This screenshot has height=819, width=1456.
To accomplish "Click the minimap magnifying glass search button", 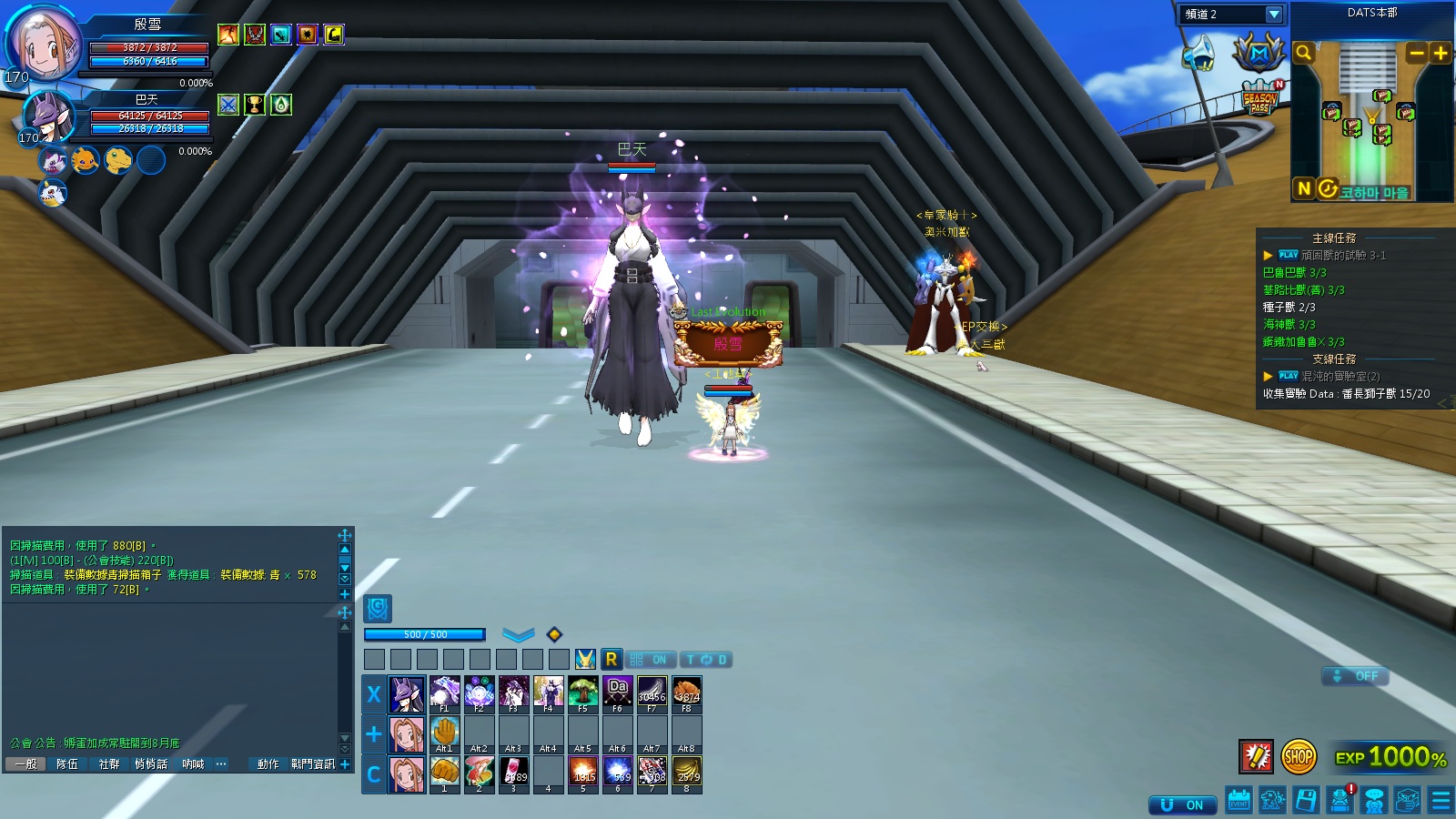I will pyautogui.click(x=1303, y=53).
